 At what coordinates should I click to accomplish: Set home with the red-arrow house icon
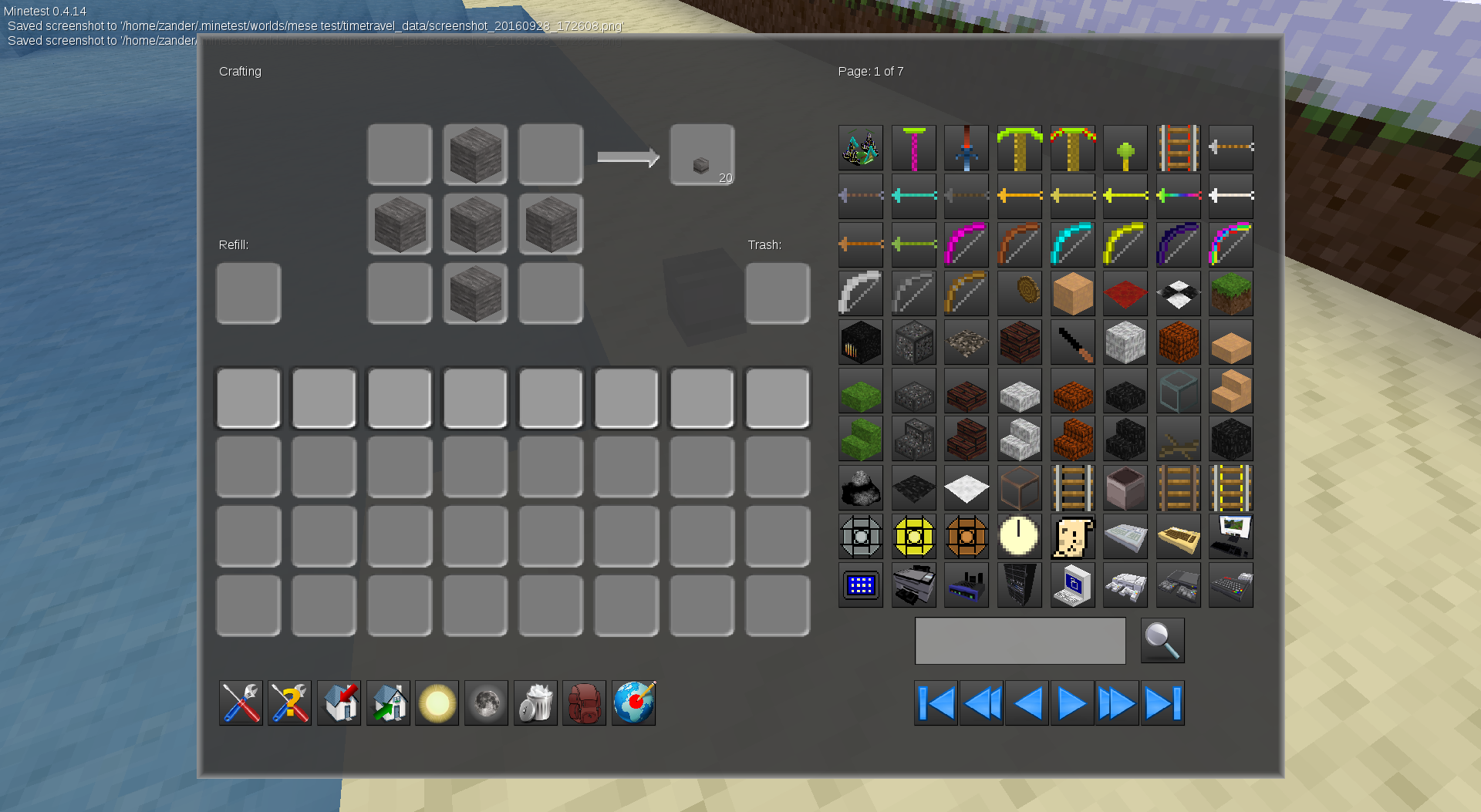339,702
